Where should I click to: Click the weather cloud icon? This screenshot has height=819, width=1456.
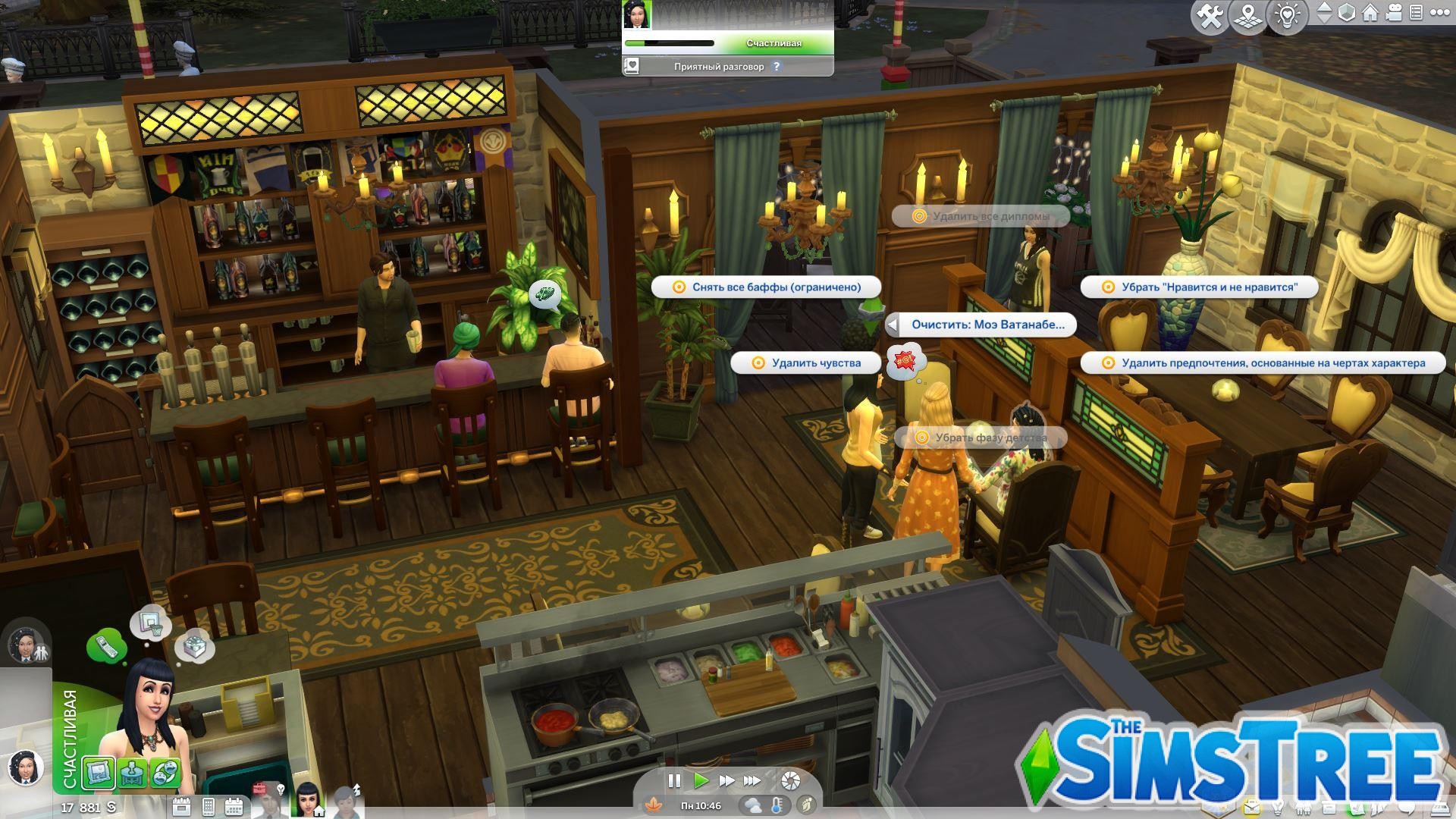752,806
